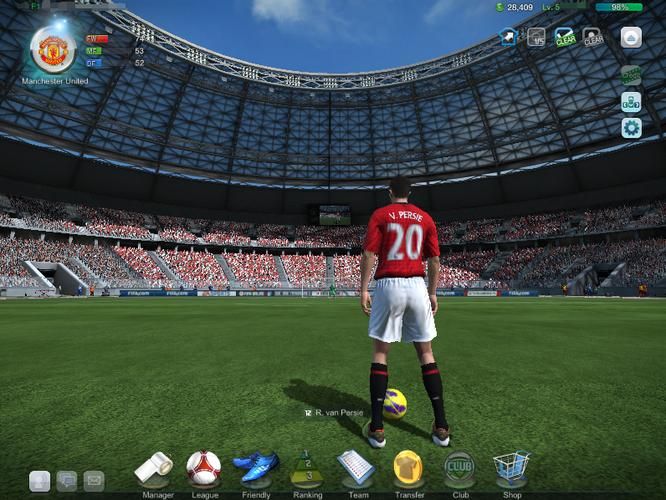
Task: Enter the Club menu
Action: (x=459, y=467)
